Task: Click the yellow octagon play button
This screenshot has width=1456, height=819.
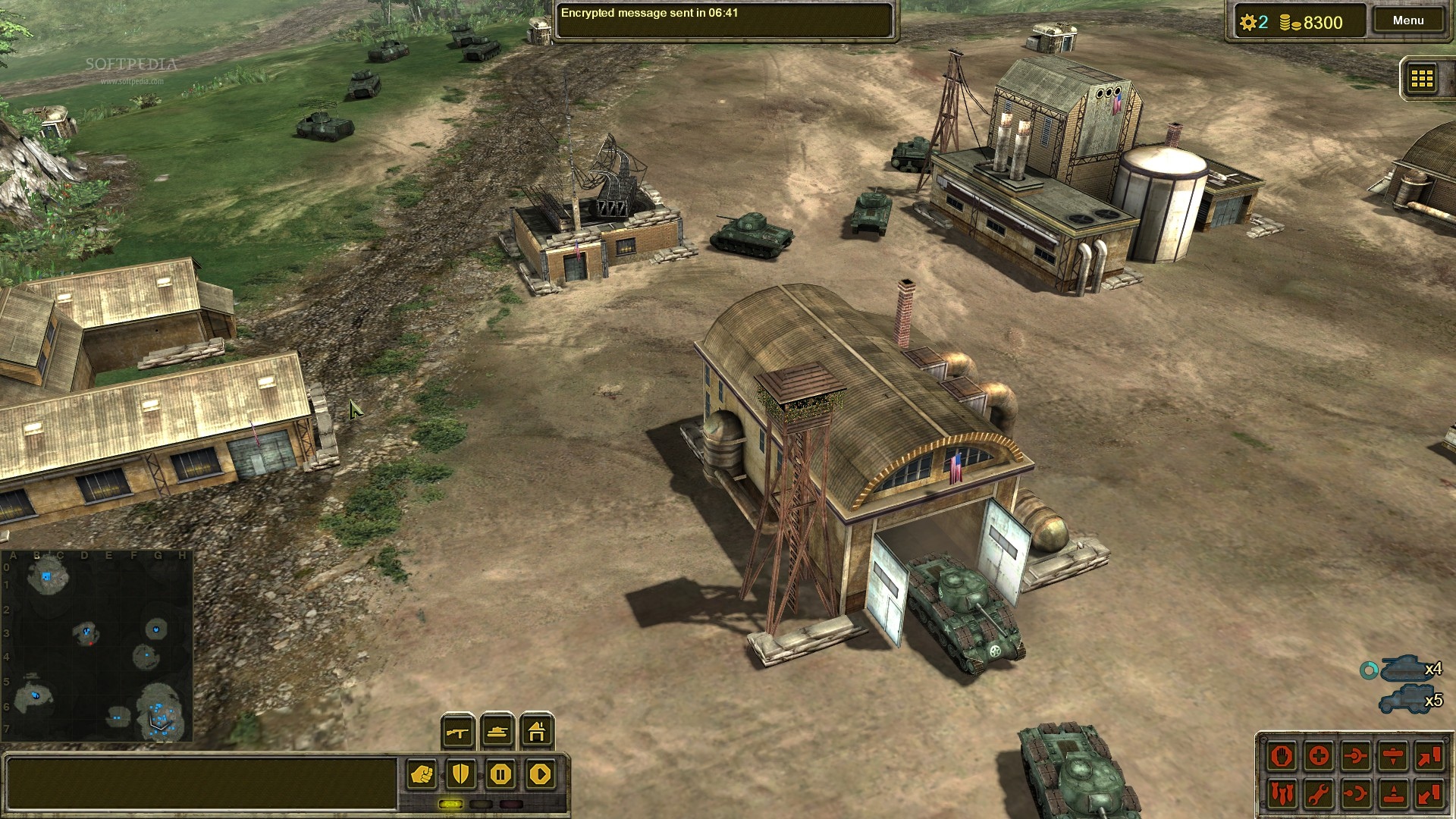Action: pos(540,774)
